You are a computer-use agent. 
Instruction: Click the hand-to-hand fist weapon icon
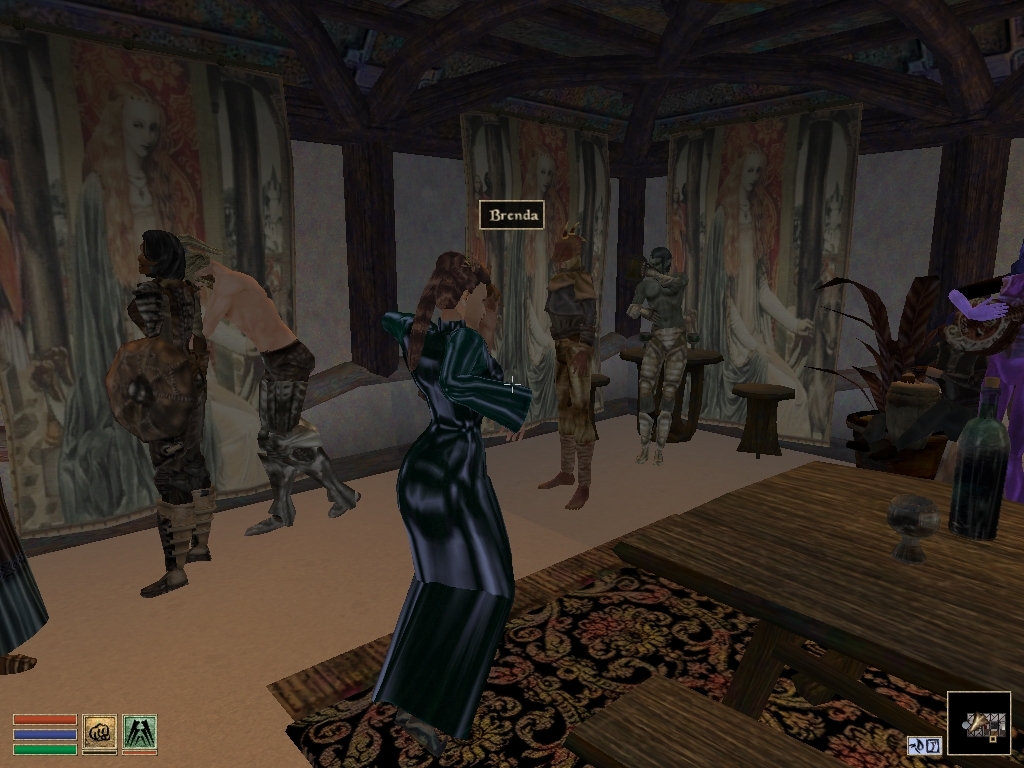click(99, 732)
